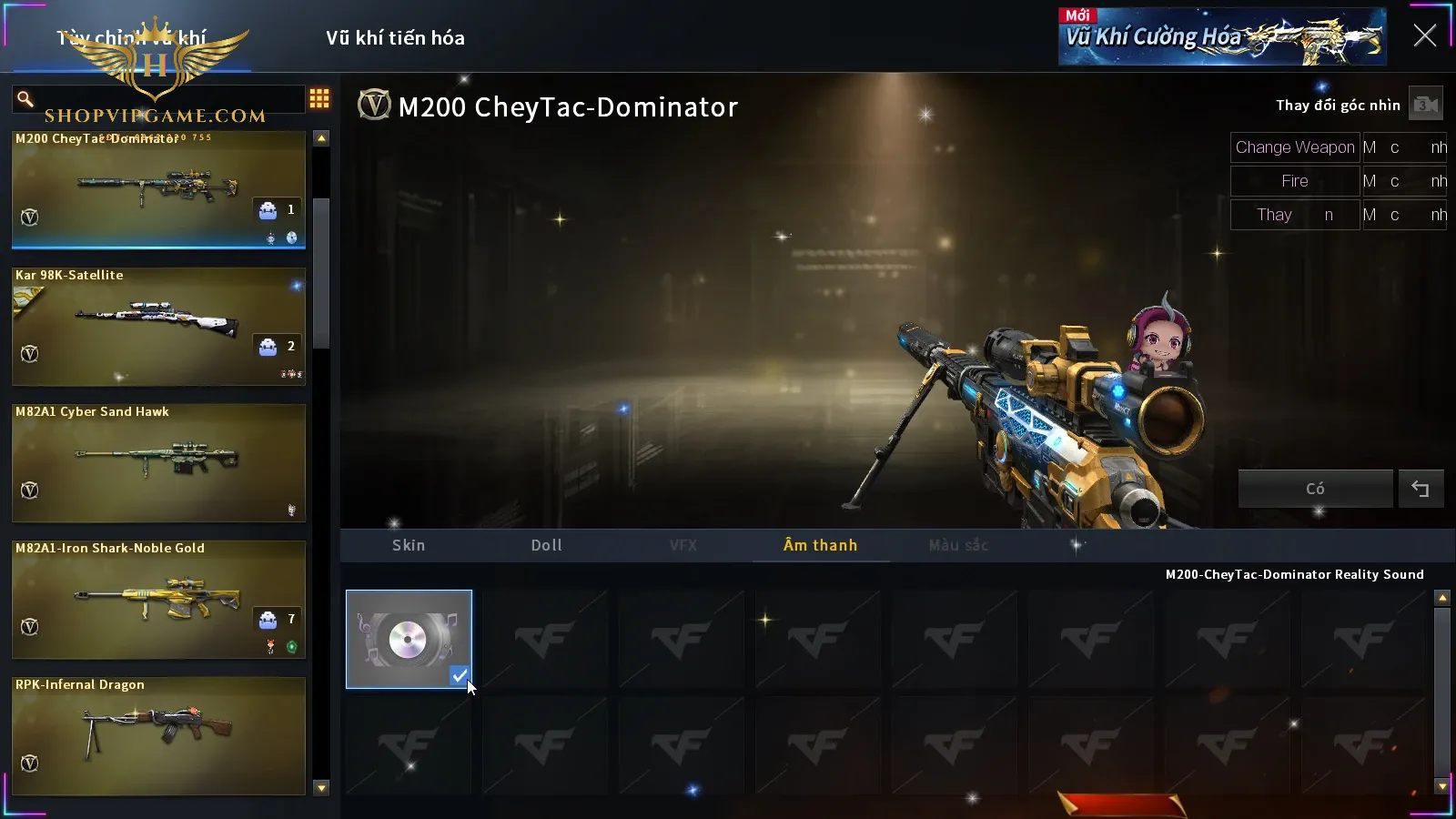Click the return arrow button
Screen dimensions: 1456x819
pos(1421,489)
